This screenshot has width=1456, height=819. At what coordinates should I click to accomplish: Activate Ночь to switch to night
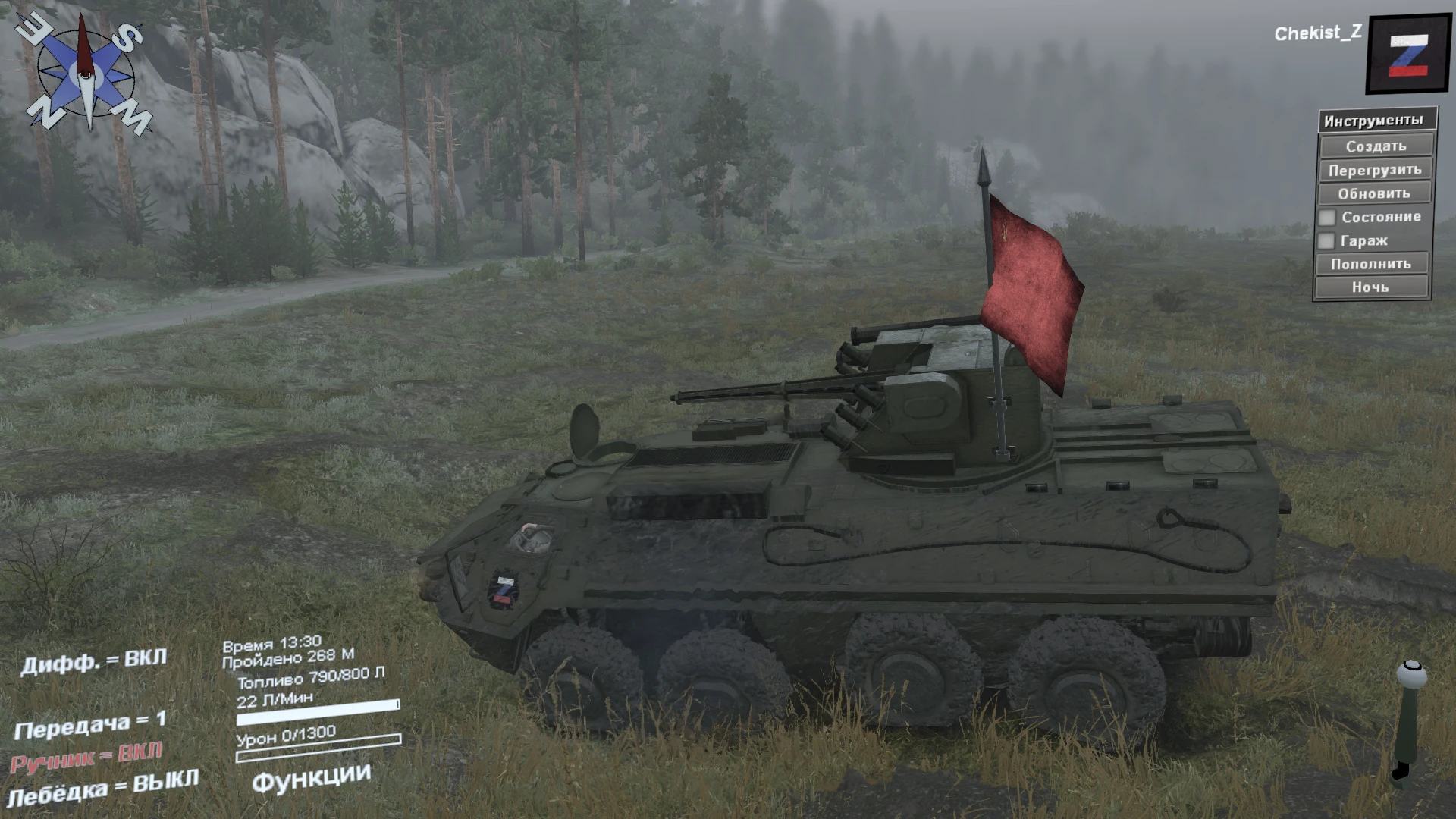coord(1371,287)
